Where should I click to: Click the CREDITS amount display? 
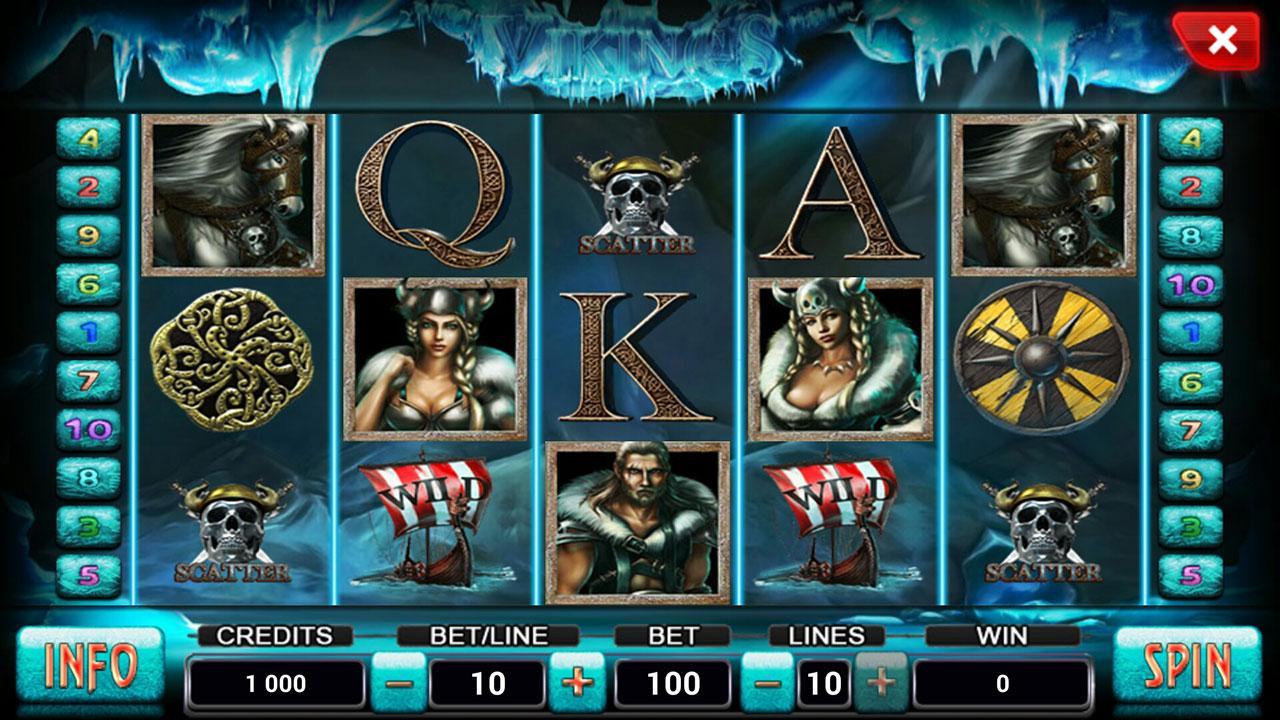[276, 683]
